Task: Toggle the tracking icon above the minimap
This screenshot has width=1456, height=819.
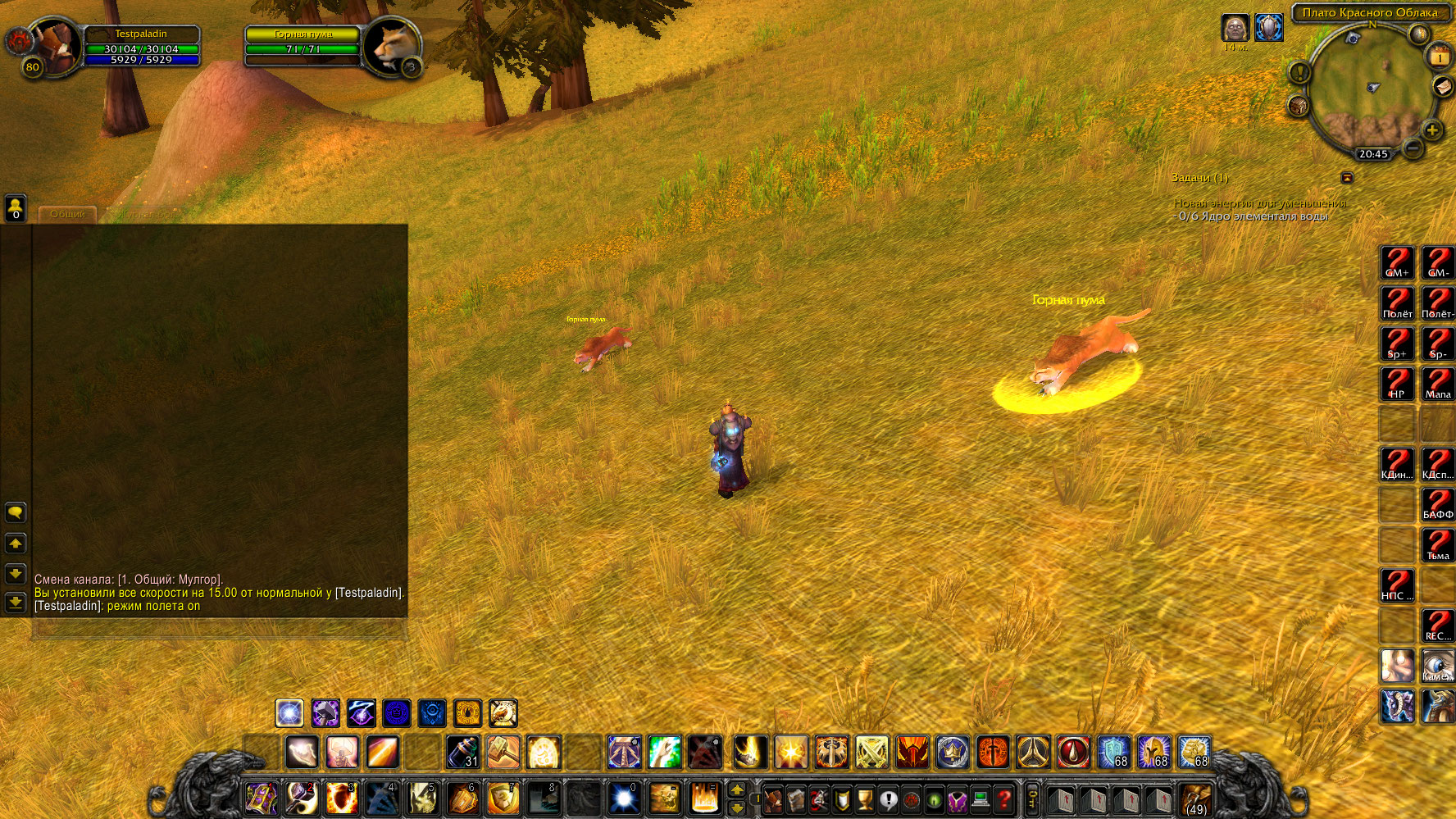Action: coord(1418,35)
